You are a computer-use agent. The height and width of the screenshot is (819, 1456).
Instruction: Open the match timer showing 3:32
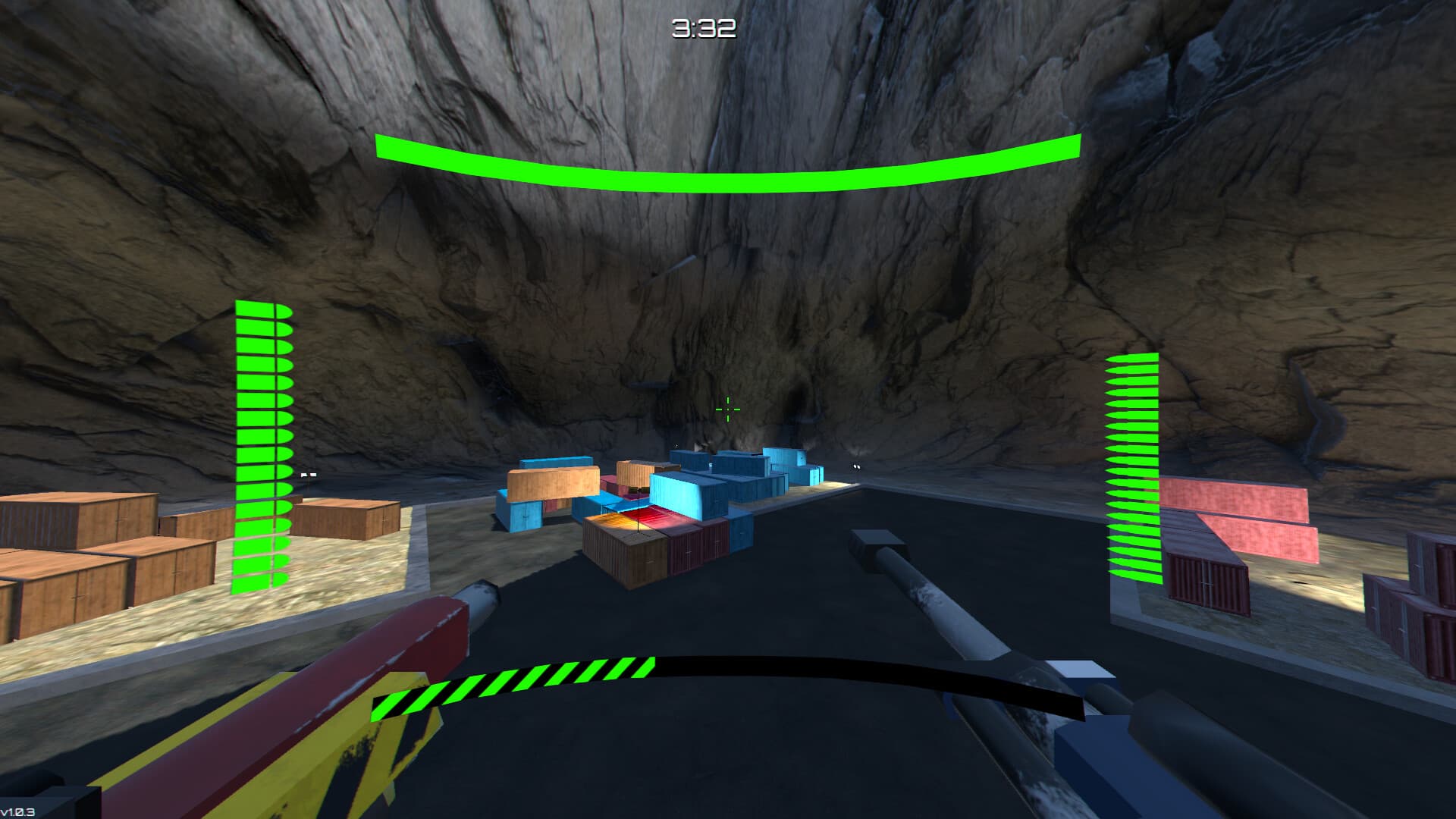(702, 28)
